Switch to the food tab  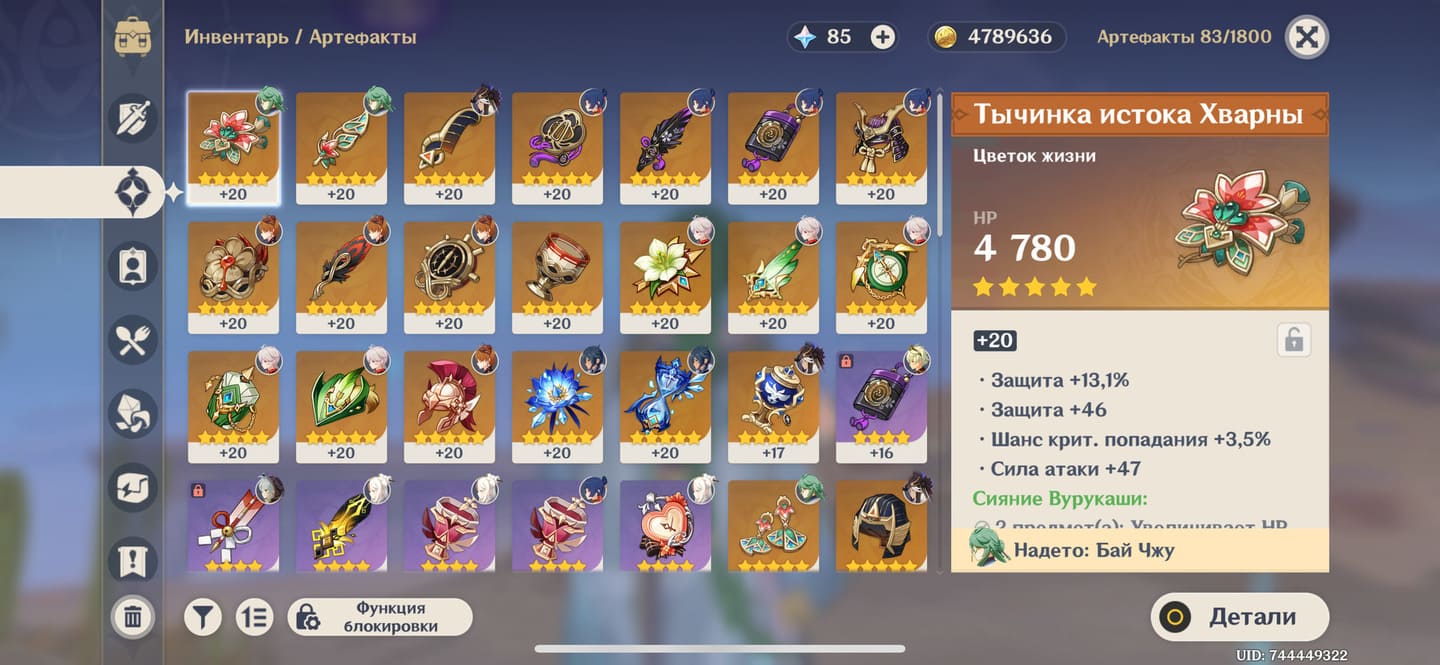coord(133,340)
